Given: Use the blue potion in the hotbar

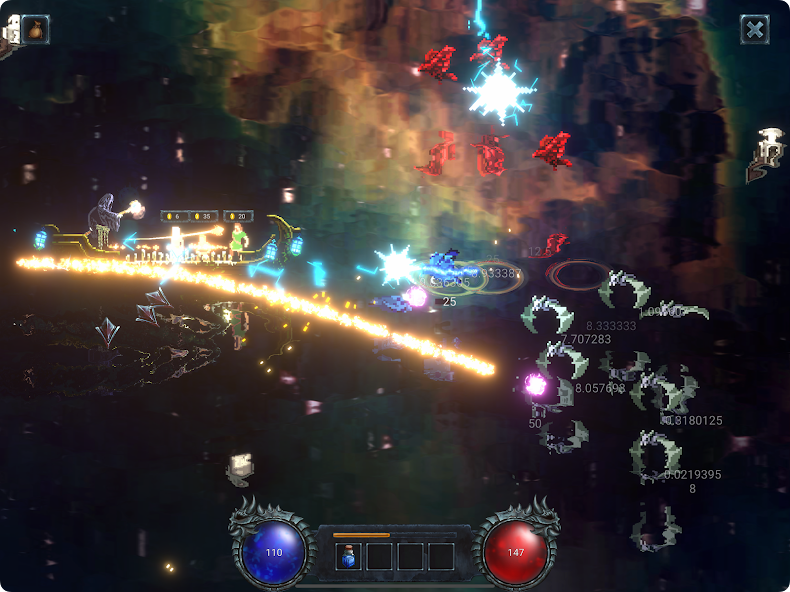Looking at the screenshot, I should [x=348, y=556].
